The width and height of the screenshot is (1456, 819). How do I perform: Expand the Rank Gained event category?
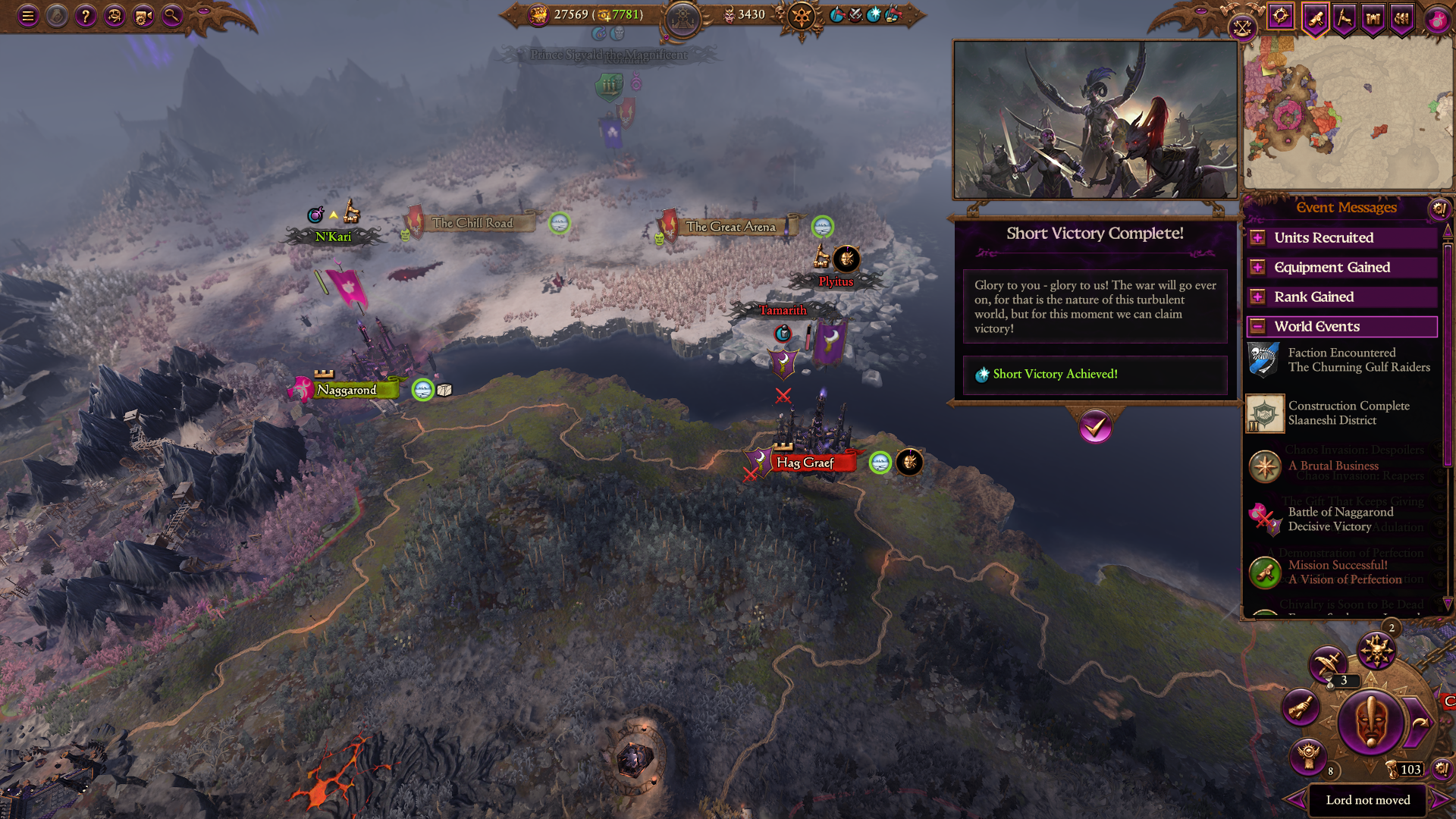pyautogui.click(x=1257, y=297)
